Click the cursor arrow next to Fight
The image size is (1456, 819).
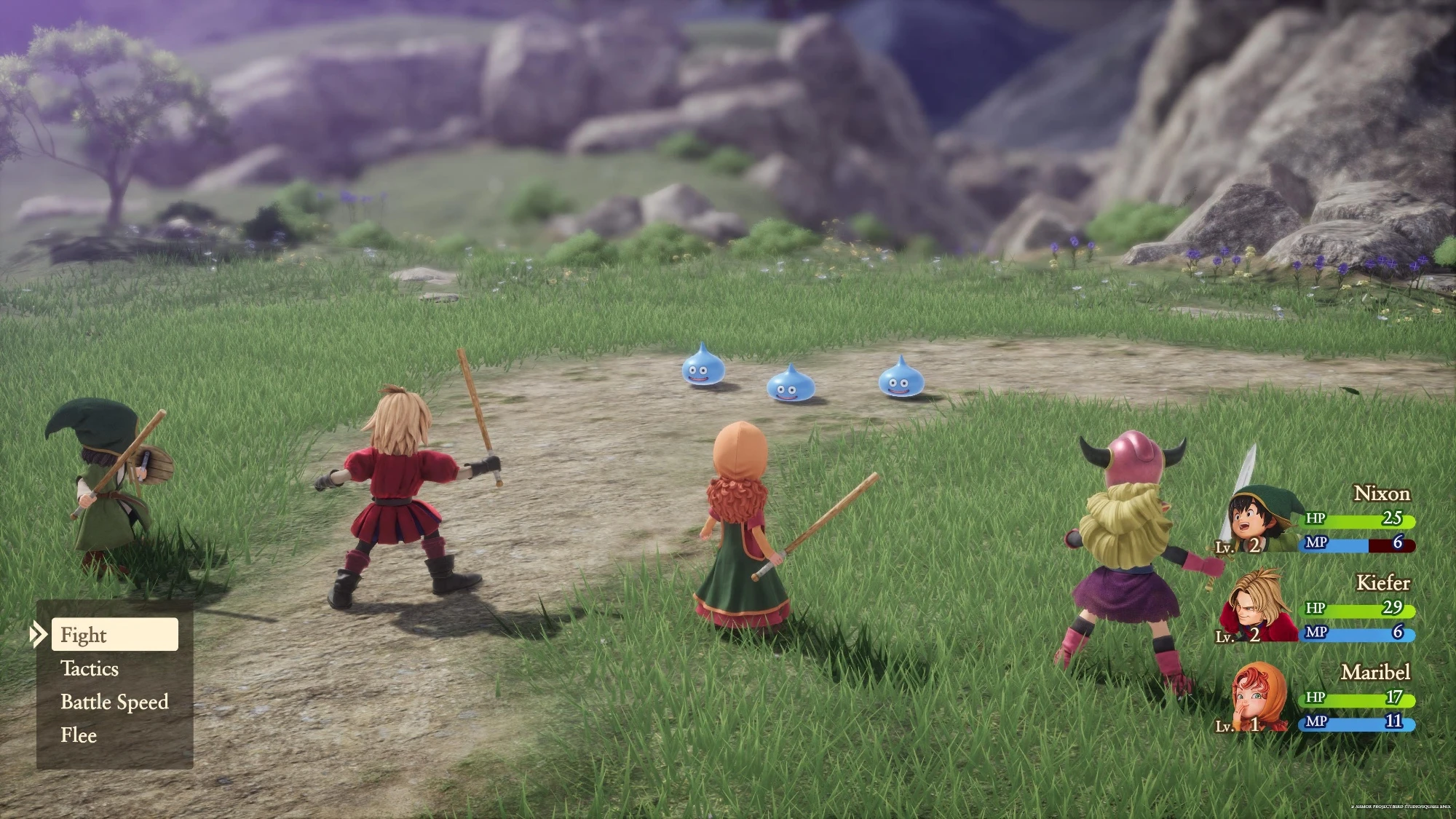pyautogui.click(x=38, y=635)
